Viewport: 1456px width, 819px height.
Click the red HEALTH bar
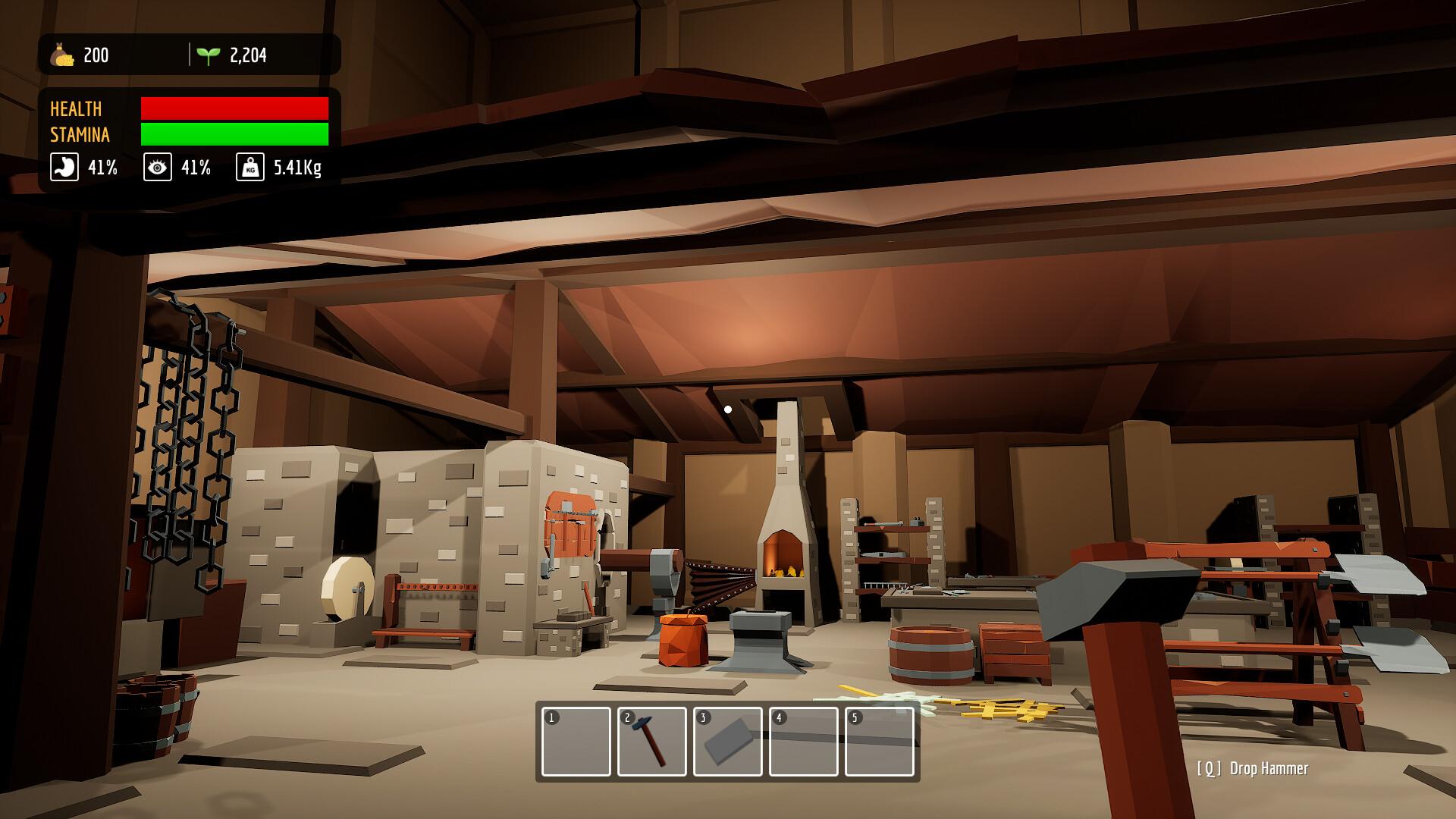pyautogui.click(x=233, y=108)
